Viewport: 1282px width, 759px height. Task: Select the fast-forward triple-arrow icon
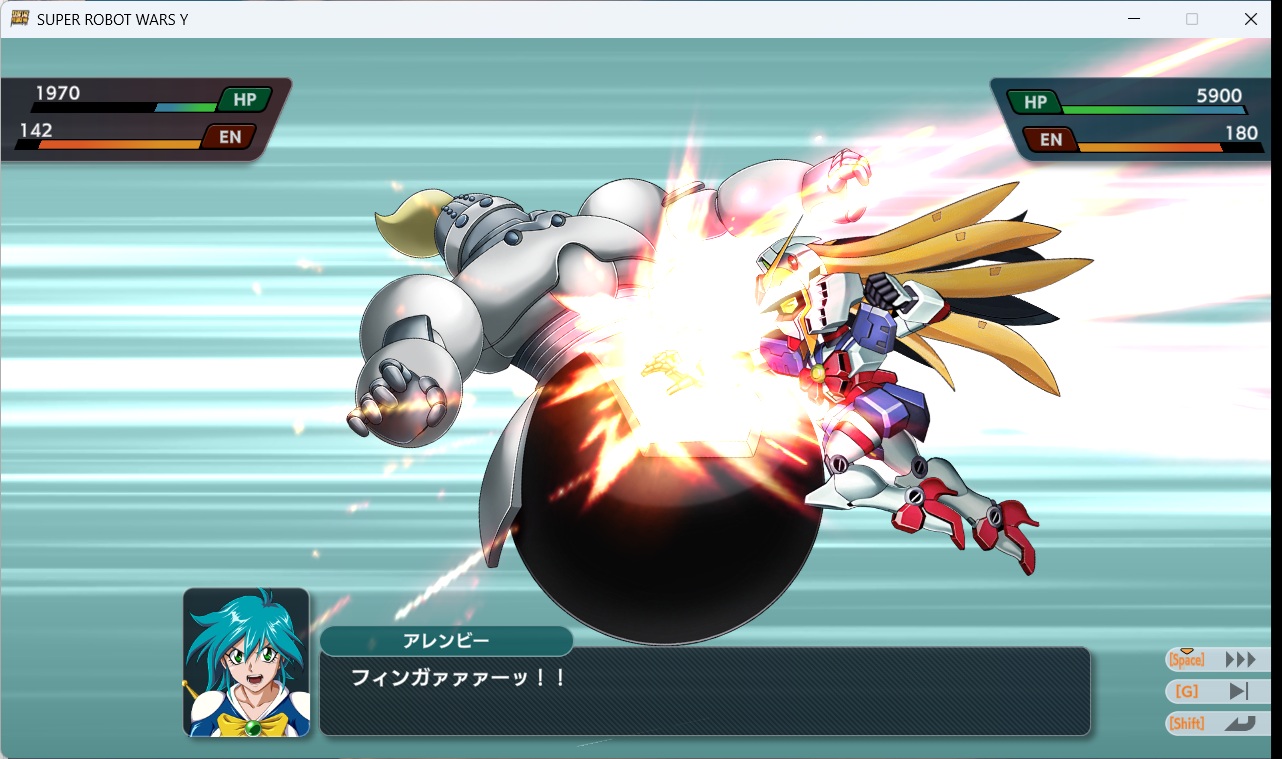[1241, 658]
